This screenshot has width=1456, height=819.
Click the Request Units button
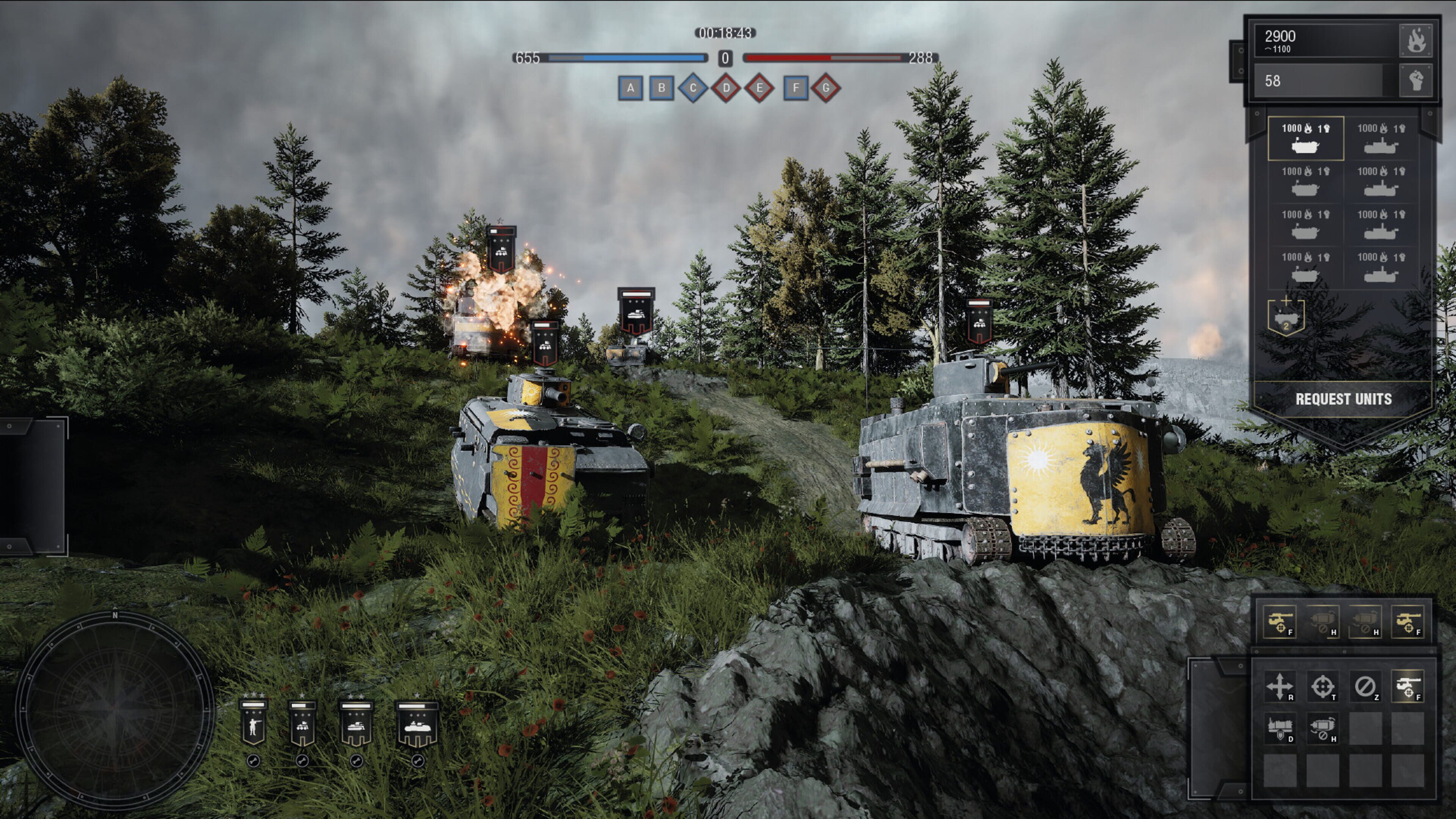point(1343,399)
